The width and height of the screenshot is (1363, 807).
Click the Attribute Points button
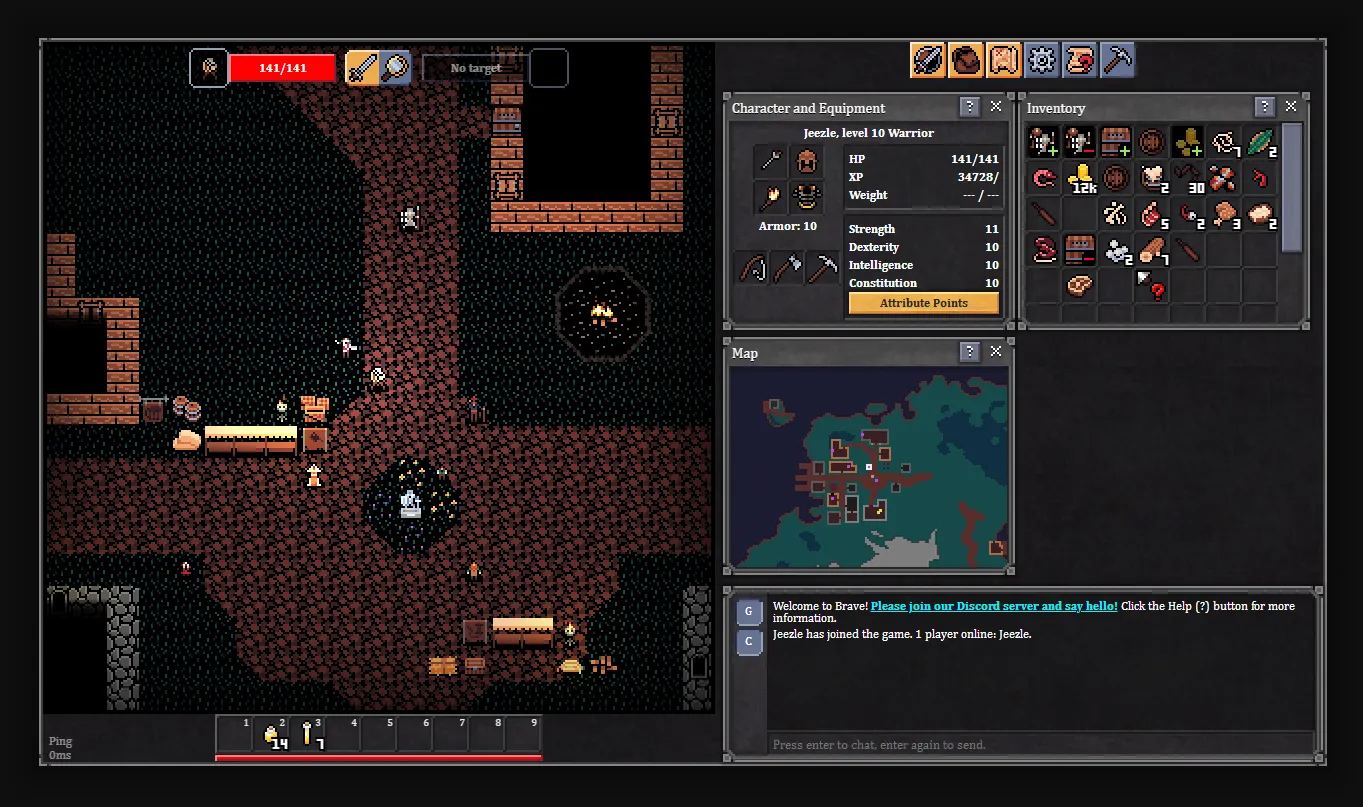tap(922, 302)
